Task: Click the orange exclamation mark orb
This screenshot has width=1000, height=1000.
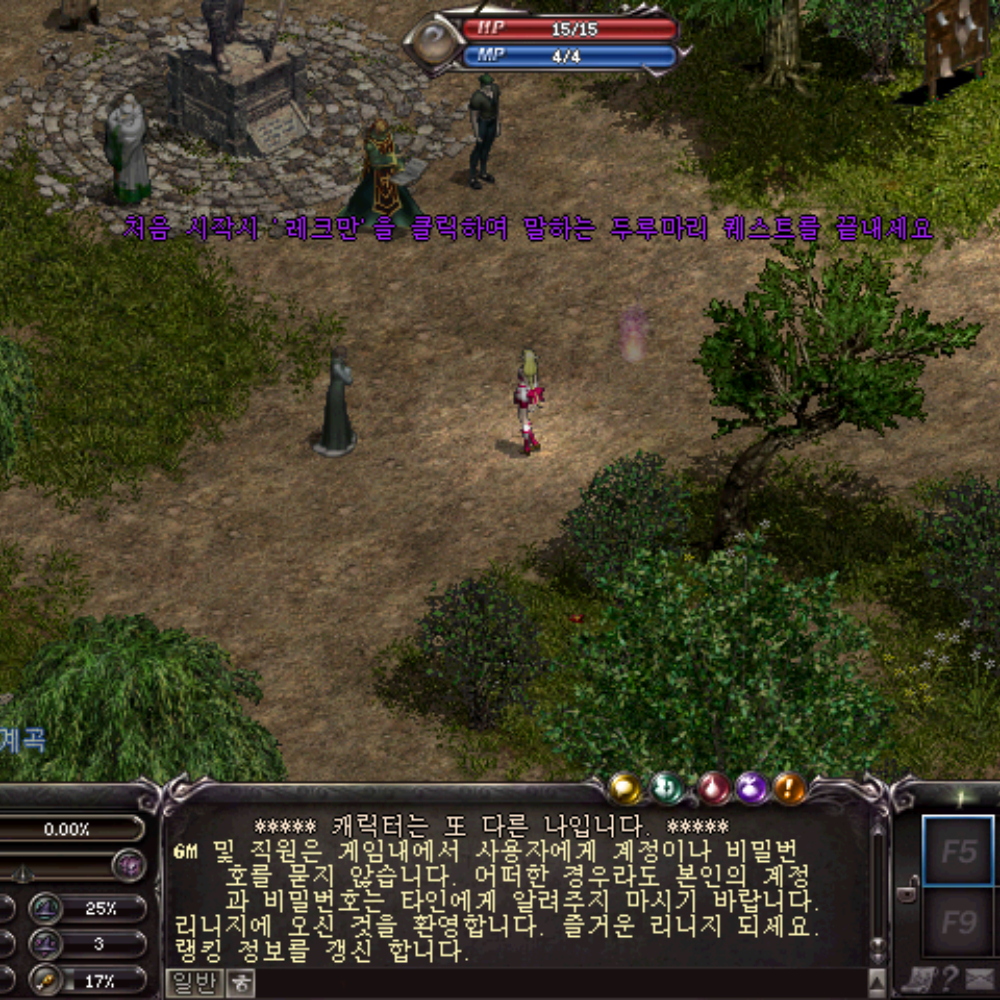Action: coord(790,789)
